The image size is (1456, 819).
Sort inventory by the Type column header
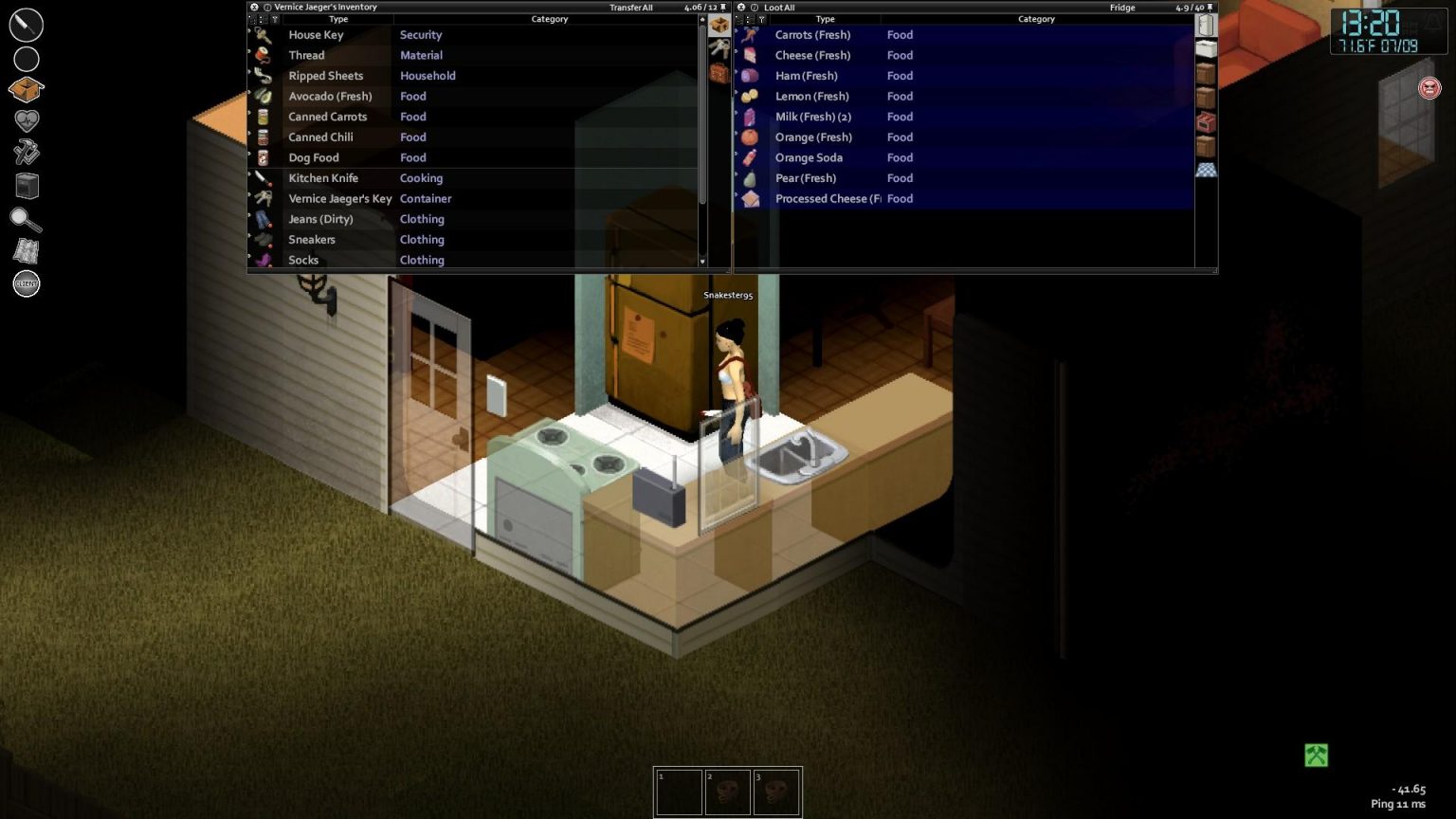[x=338, y=19]
